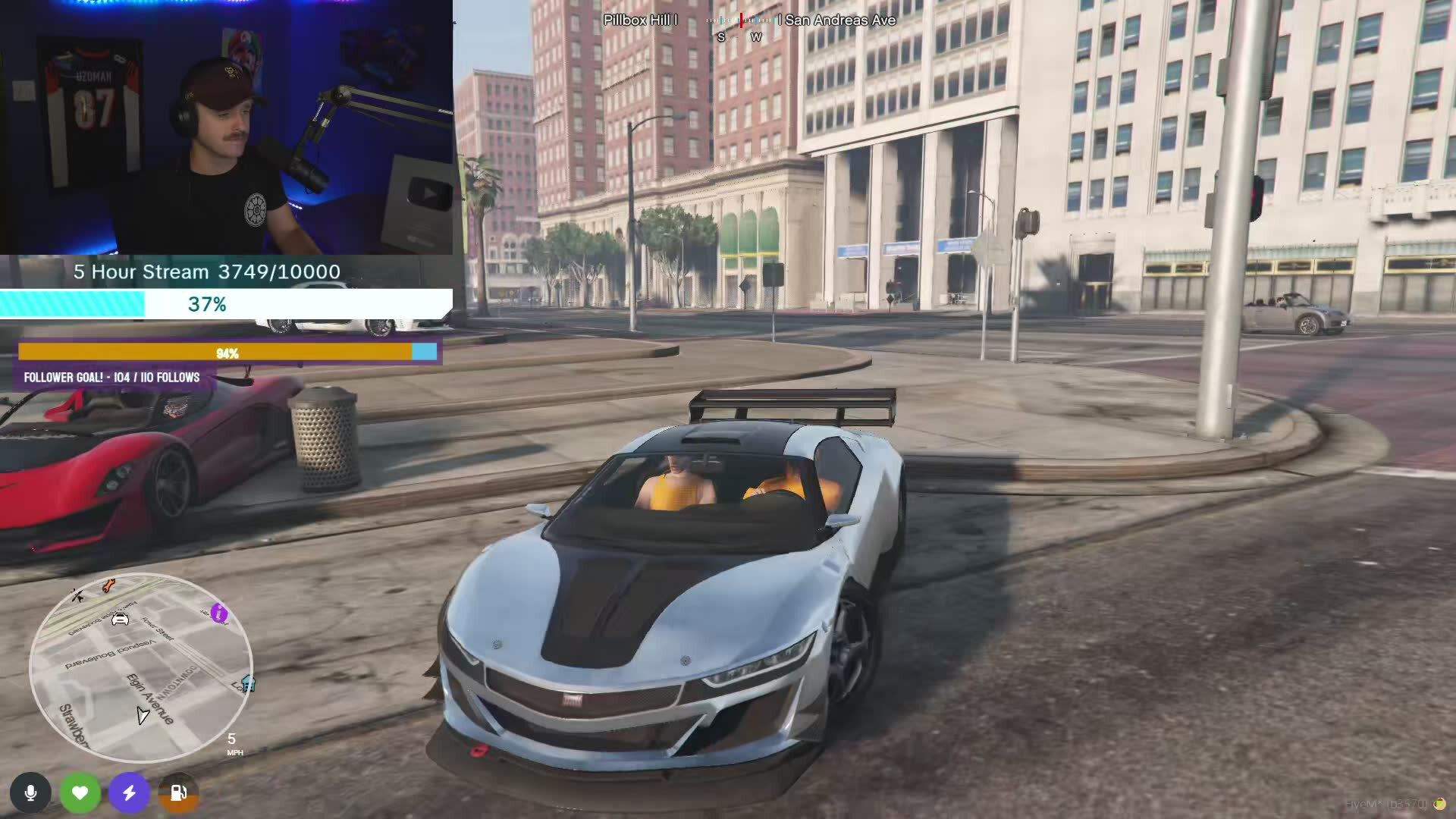This screenshot has width=1456, height=819.
Task: Click the microphone voice status icon
Action: coord(30,793)
